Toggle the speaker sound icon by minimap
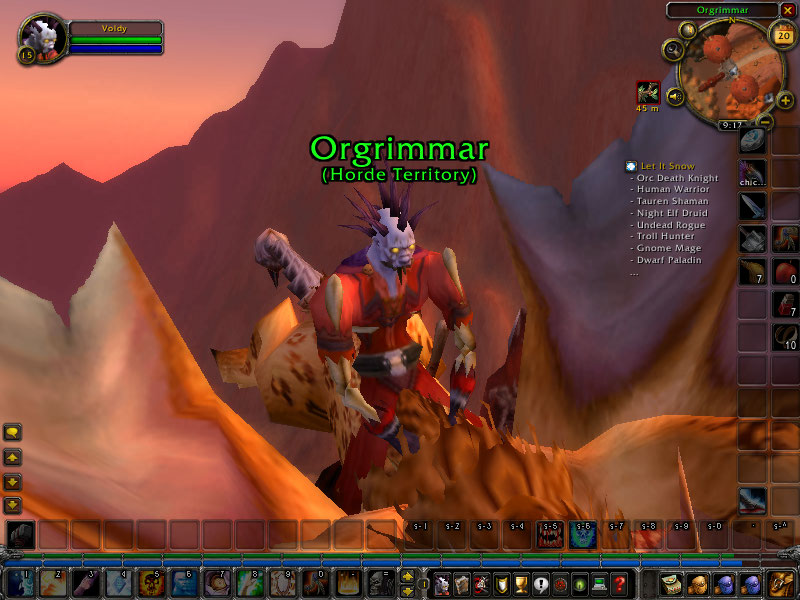Viewport: 800px width, 600px height. pos(675,96)
